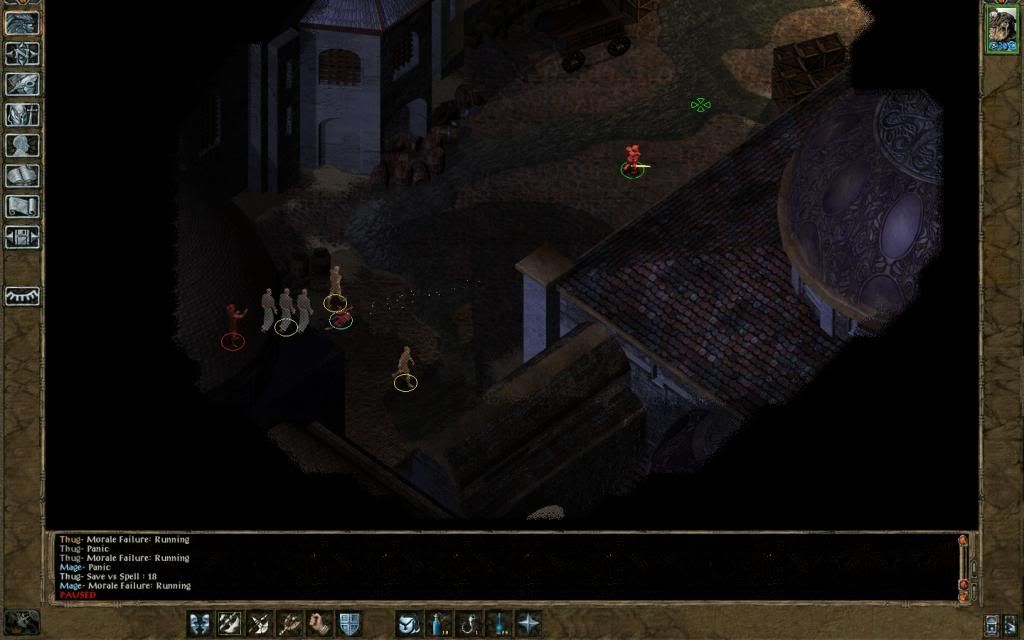Open the priest scroll

point(22,206)
